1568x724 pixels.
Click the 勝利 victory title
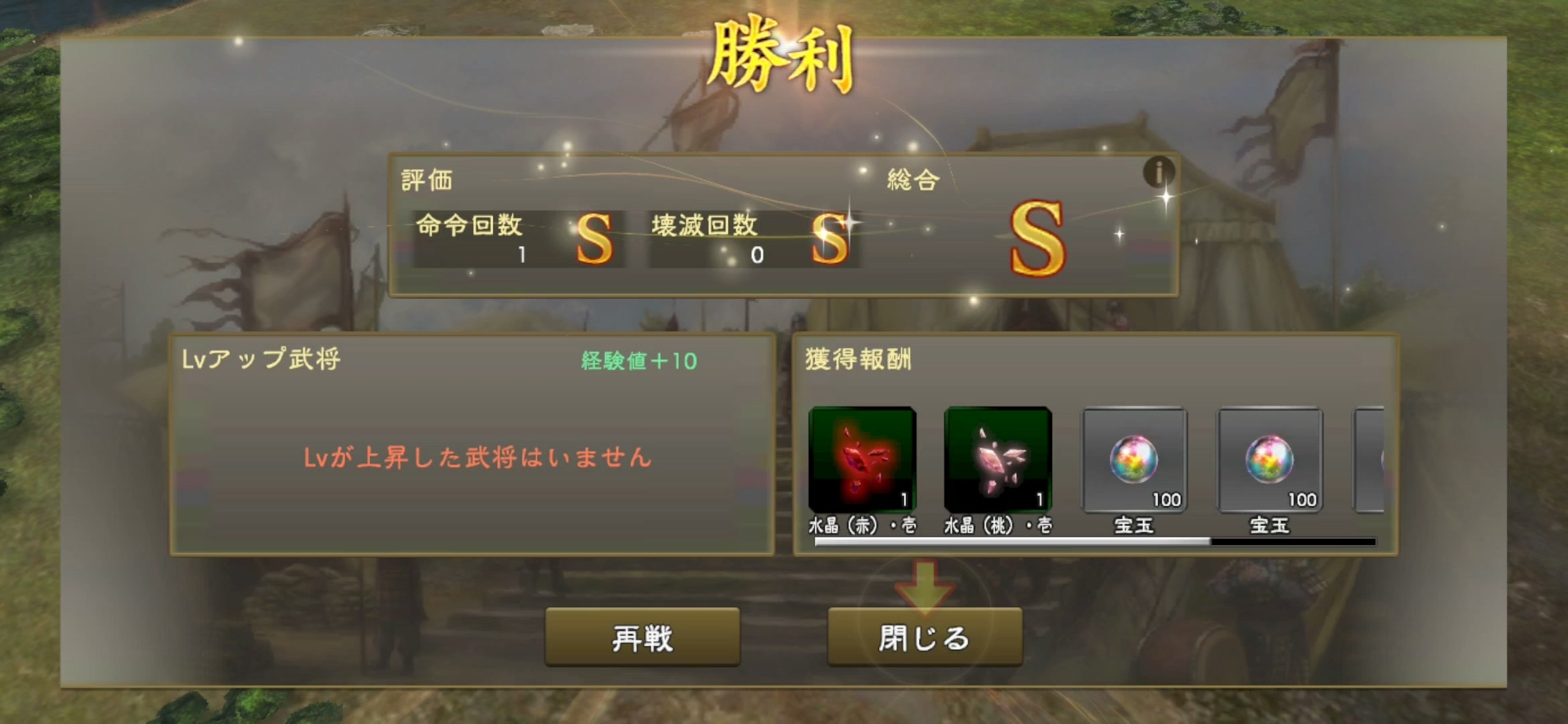point(784,56)
